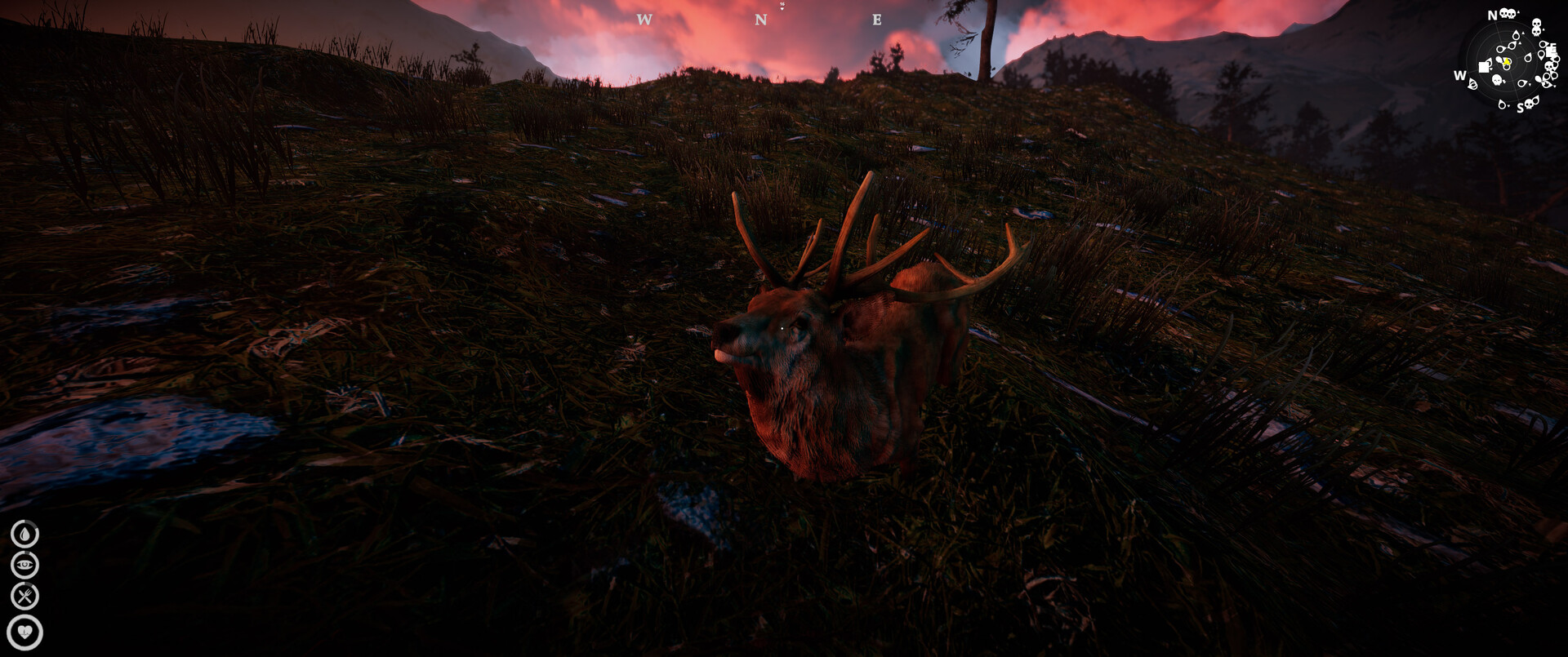Screen dimensions: 1568x657
Task: Click the structure marker on the minimap's east edge
Action: tap(1552, 50)
